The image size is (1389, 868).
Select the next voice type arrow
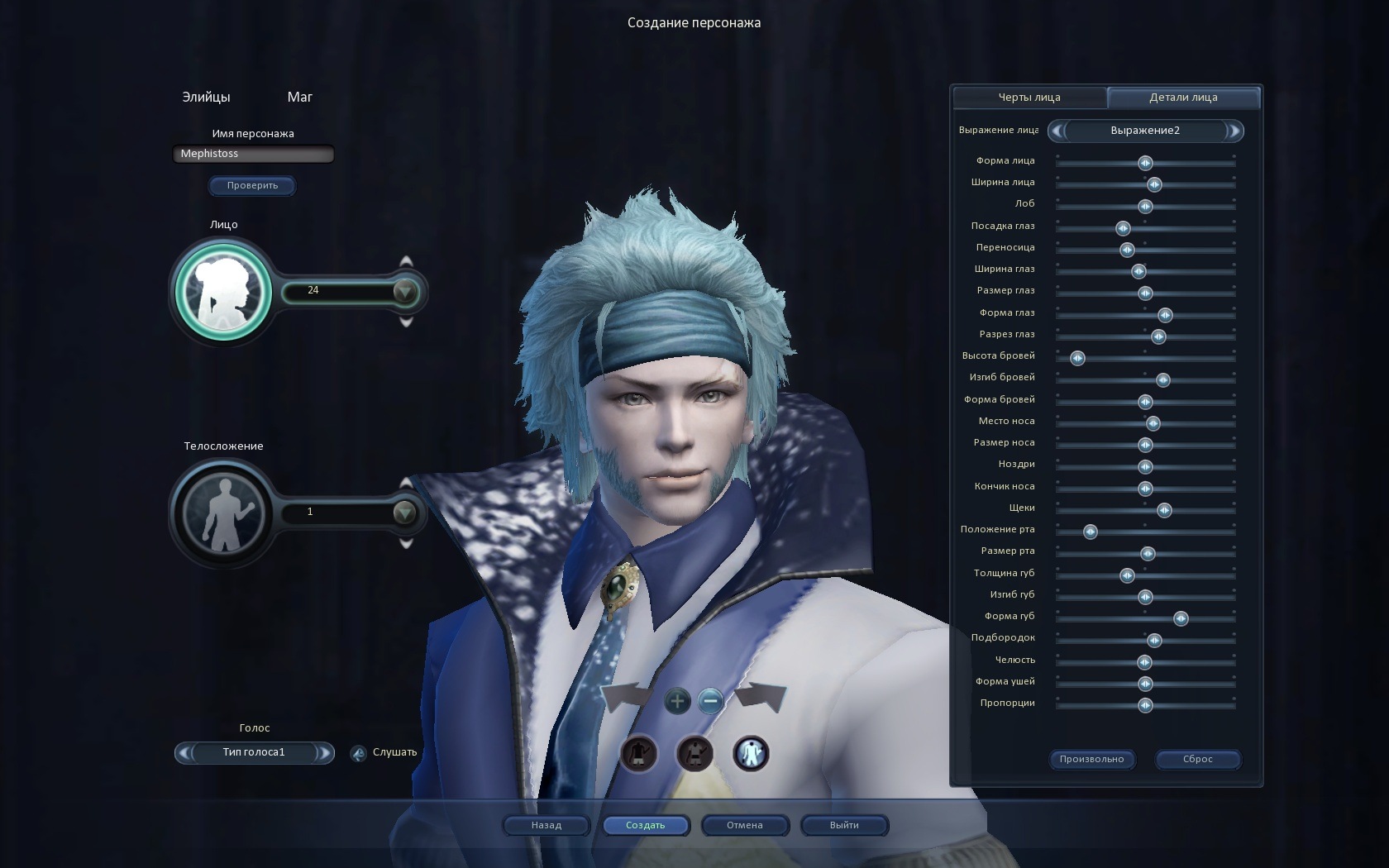[325, 752]
